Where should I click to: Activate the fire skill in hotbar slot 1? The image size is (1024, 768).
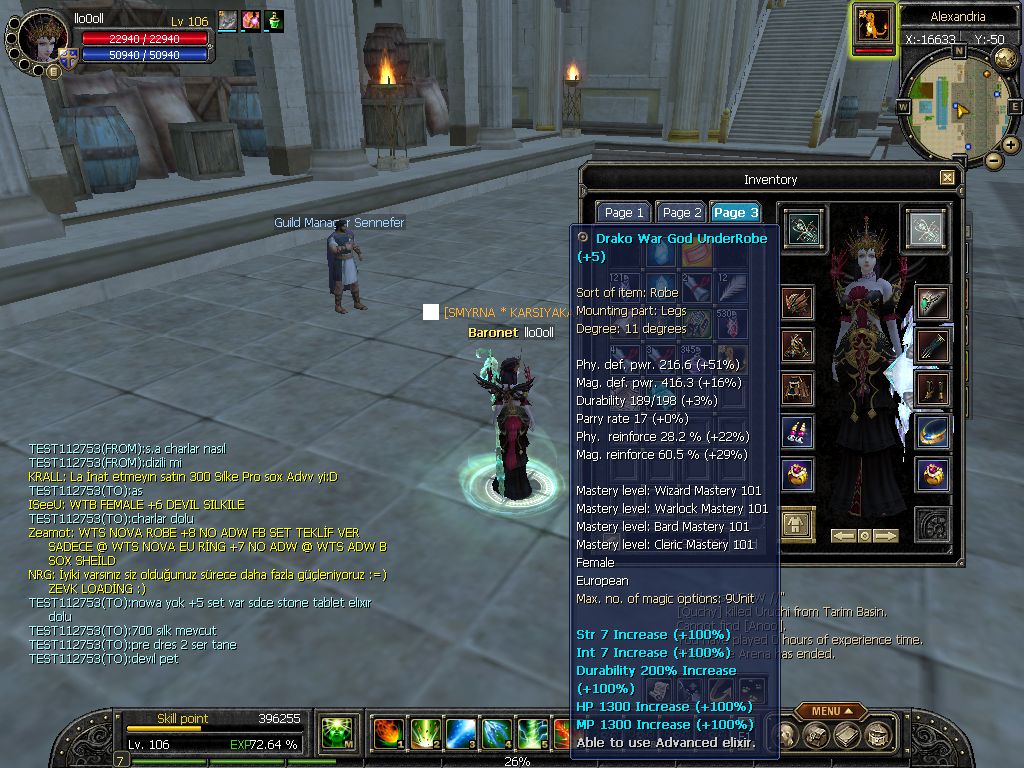(388, 734)
